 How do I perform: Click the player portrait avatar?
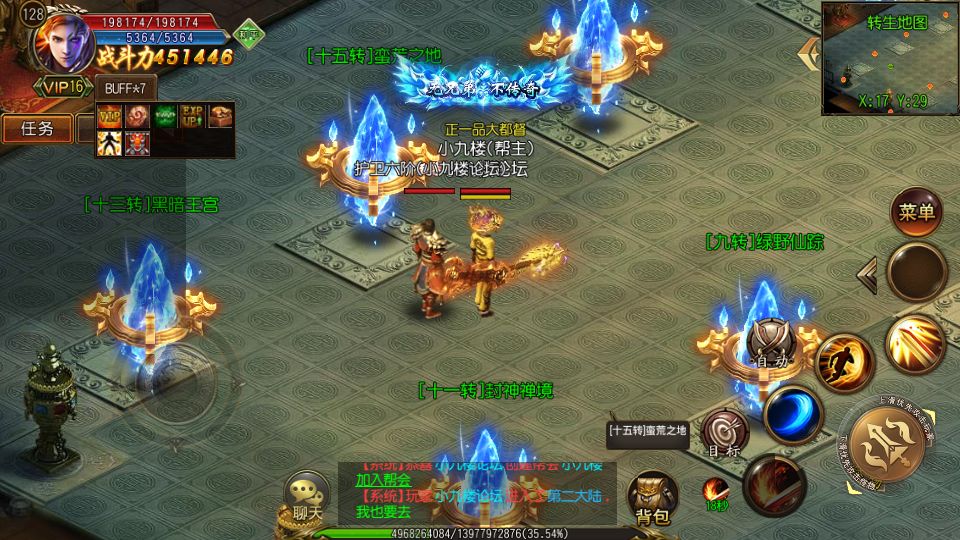coord(63,40)
